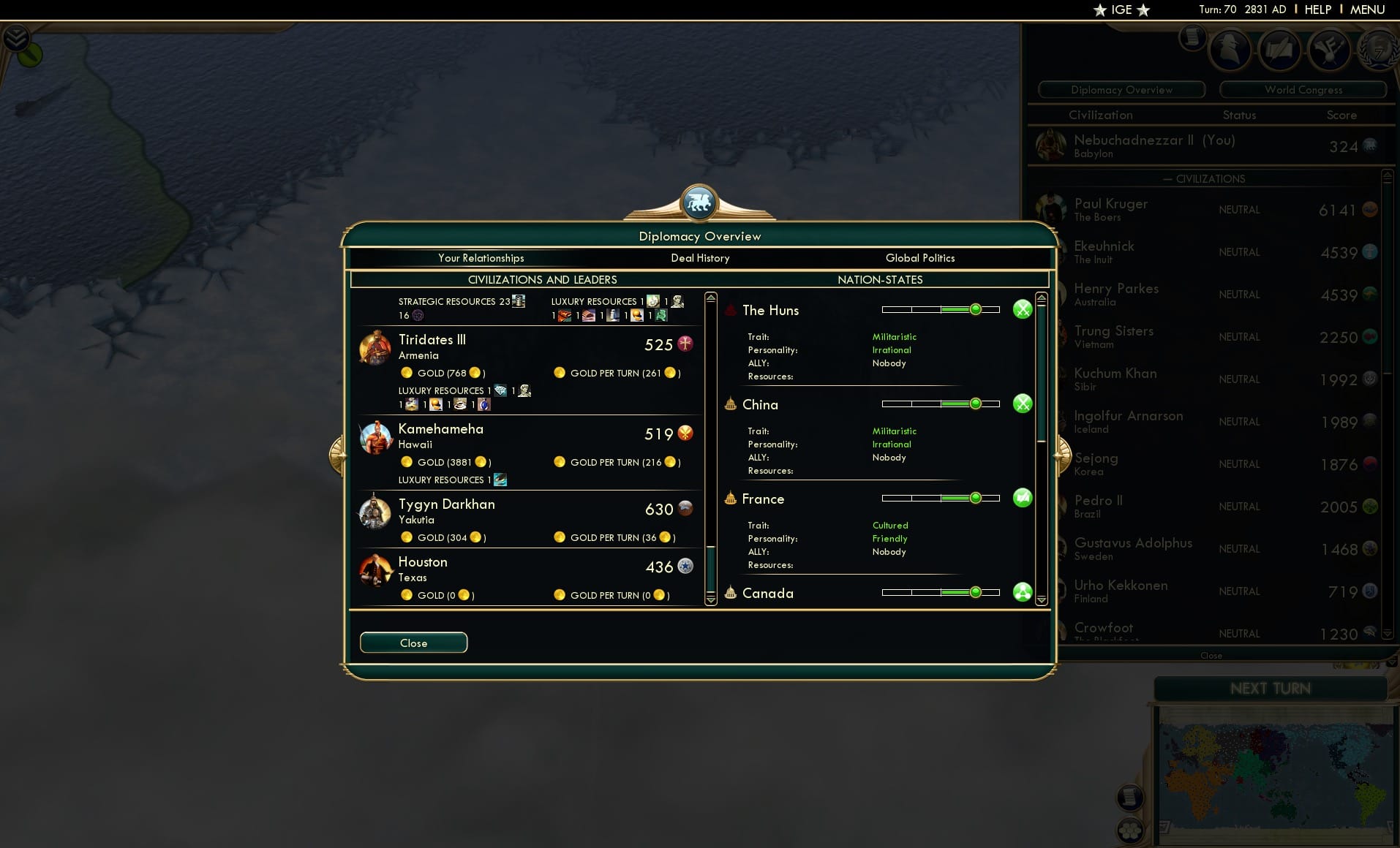Click Hawaii's civilization symbol next to 519
1400x848 pixels.
684,434
